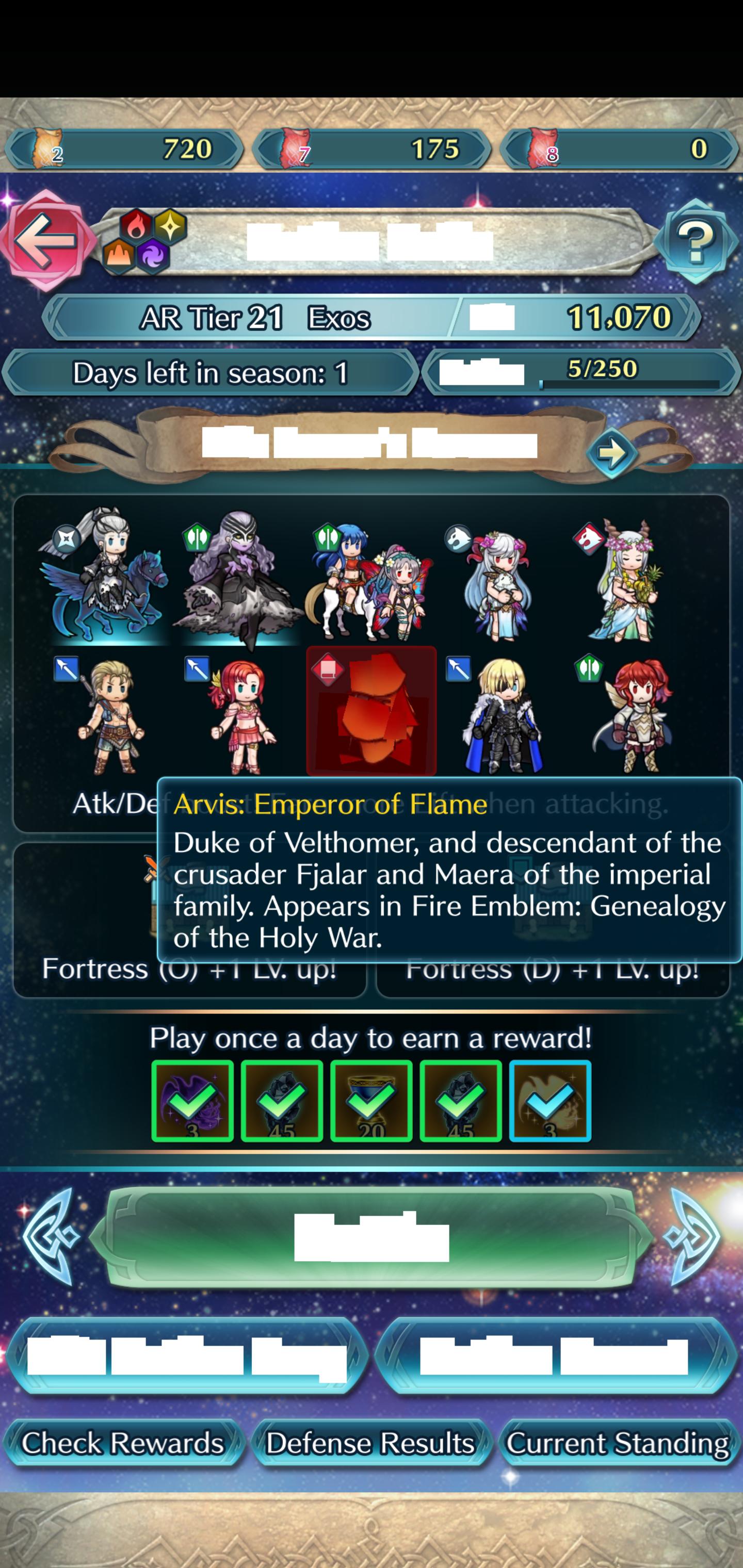Image resolution: width=743 pixels, height=1568 pixels.
Task: Select the Arvis: Emperor of Flame portrait
Action: pos(372,712)
